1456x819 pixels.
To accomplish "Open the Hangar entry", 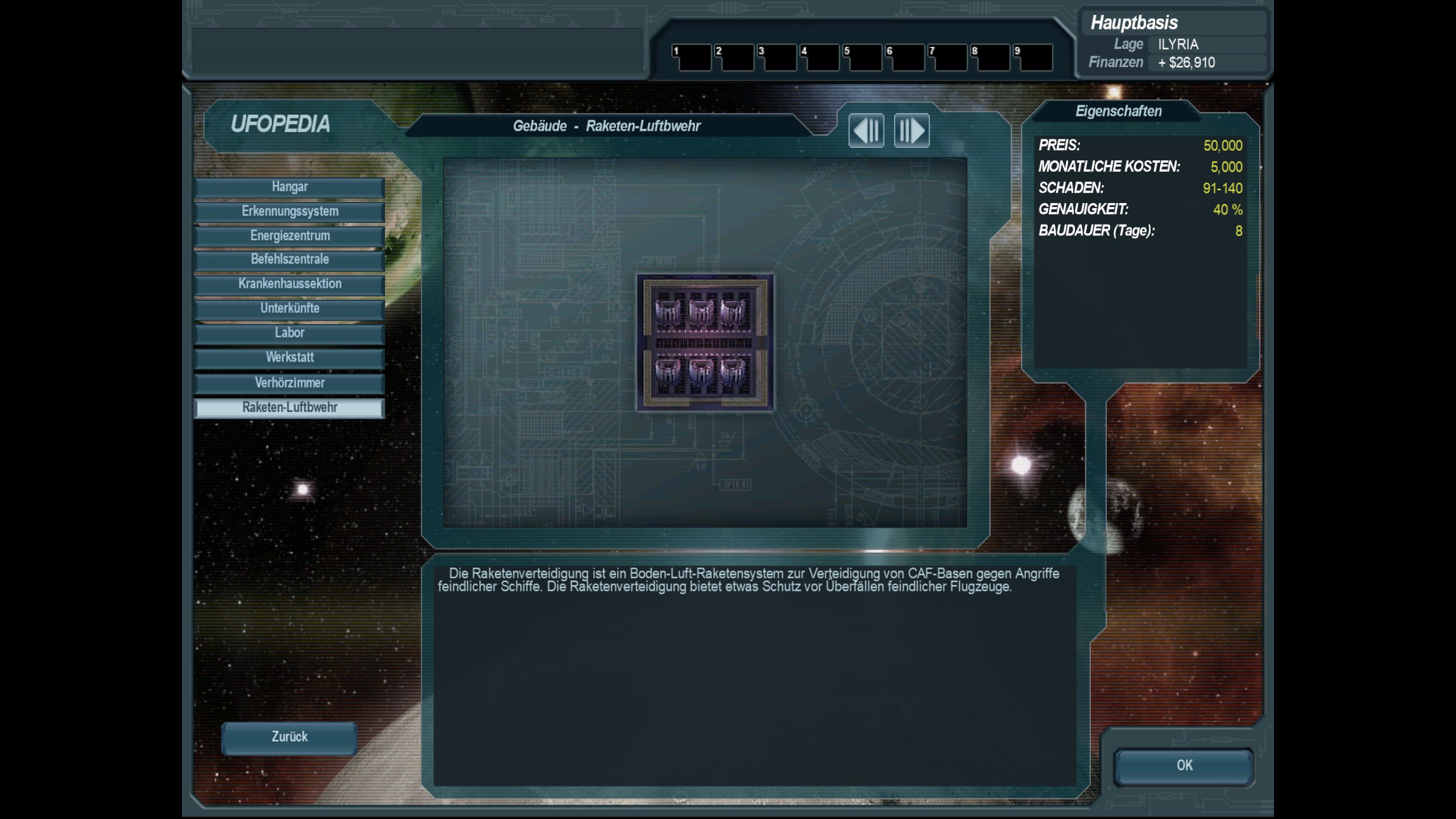I will (289, 187).
